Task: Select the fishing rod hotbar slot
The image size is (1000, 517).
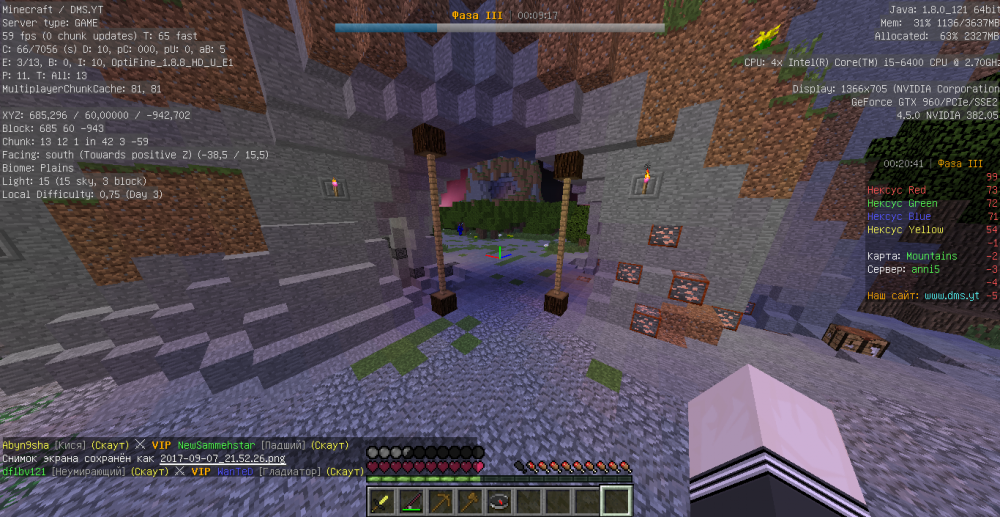Action: pyautogui.click(x=411, y=501)
